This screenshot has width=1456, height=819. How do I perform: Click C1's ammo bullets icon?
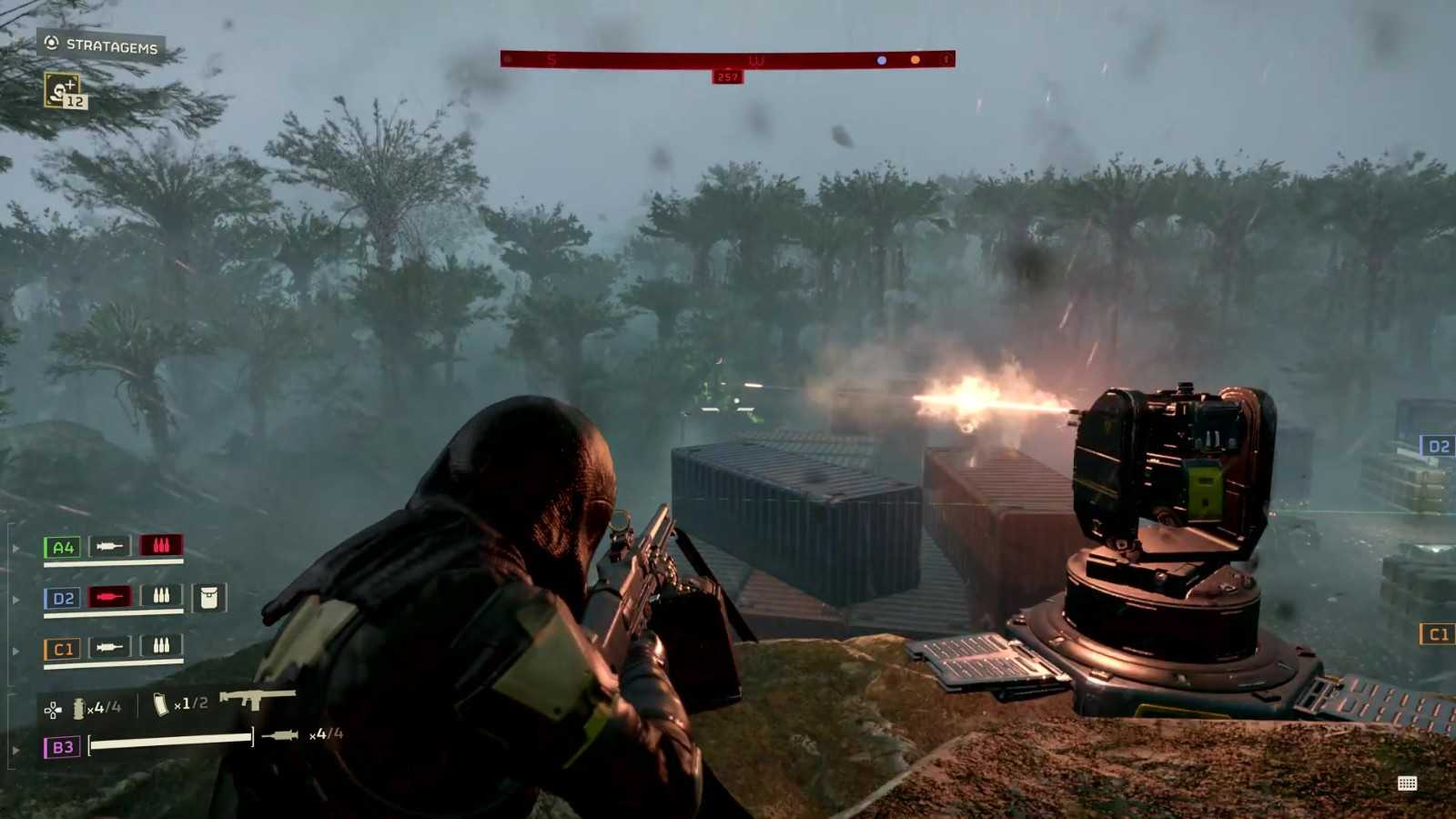coord(161,646)
